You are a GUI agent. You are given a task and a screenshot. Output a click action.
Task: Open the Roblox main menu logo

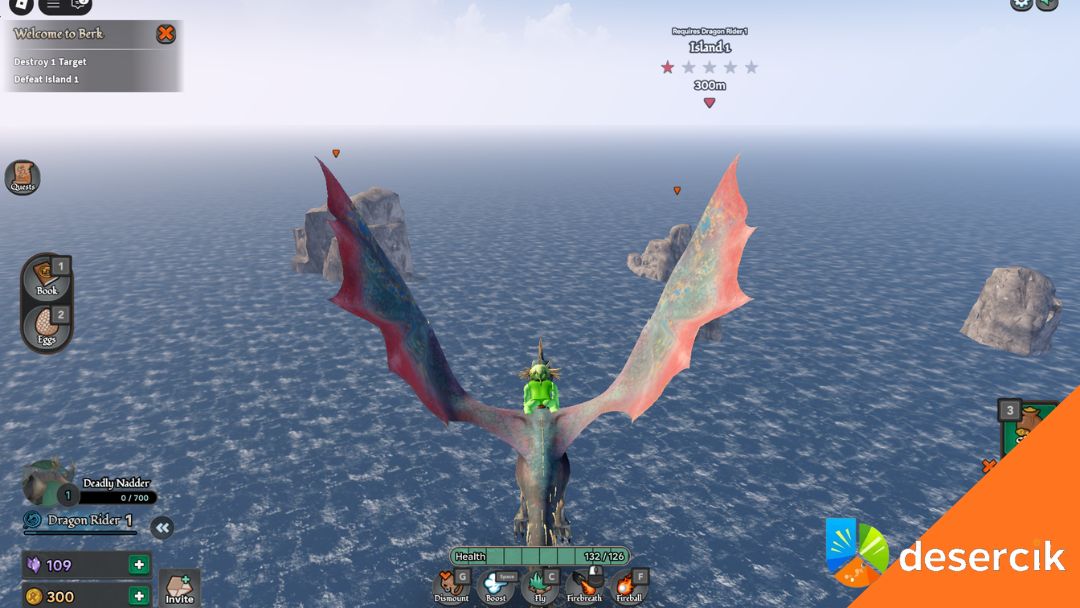[22, 5]
